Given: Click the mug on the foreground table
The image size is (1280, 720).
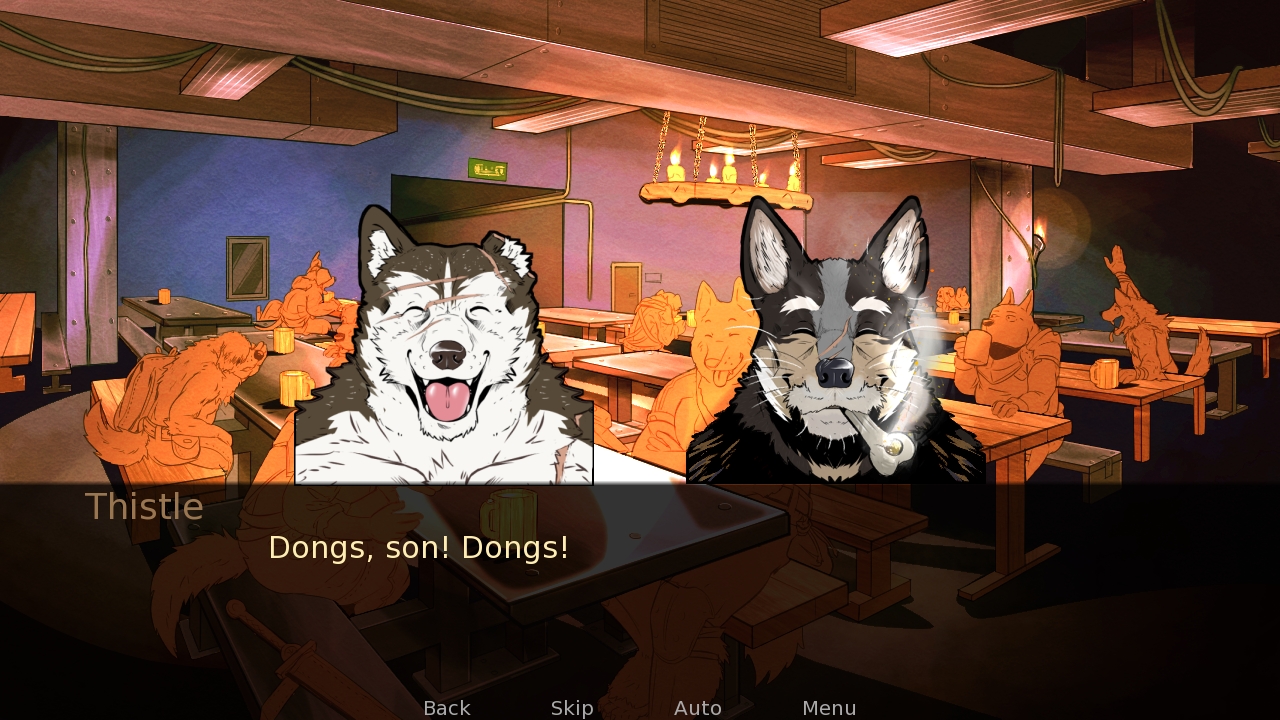Looking at the screenshot, I should tap(512, 514).
